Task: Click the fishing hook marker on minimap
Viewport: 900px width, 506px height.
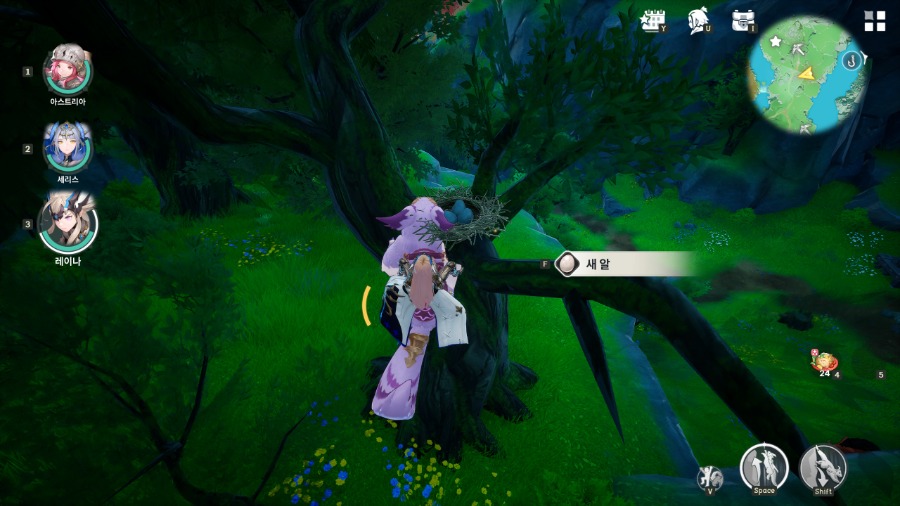Action: 853,60
